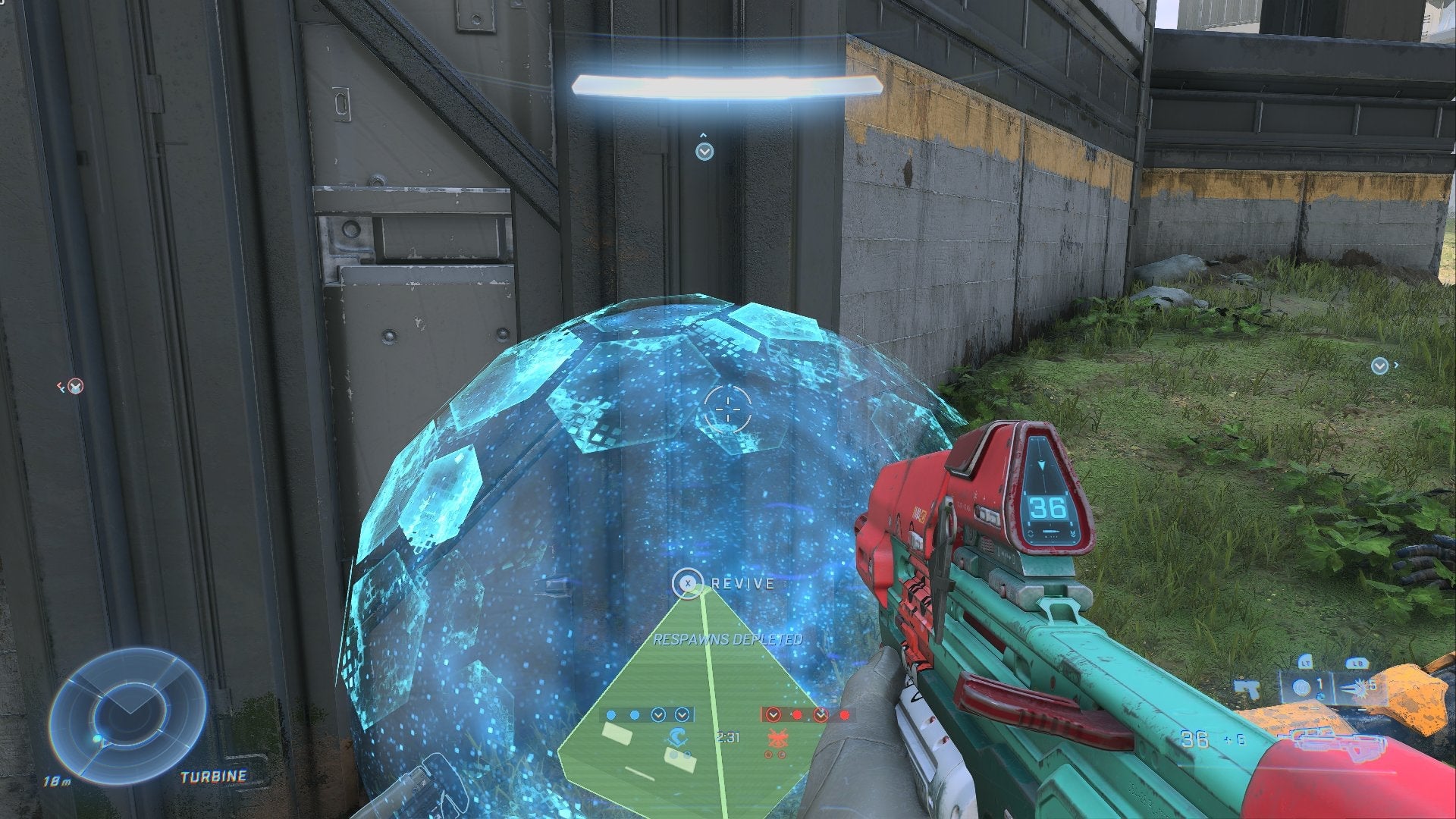Viewport: 1456px width, 819px height.
Task: Click the downward chevron above the doorway marker
Action: tap(704, 149)
